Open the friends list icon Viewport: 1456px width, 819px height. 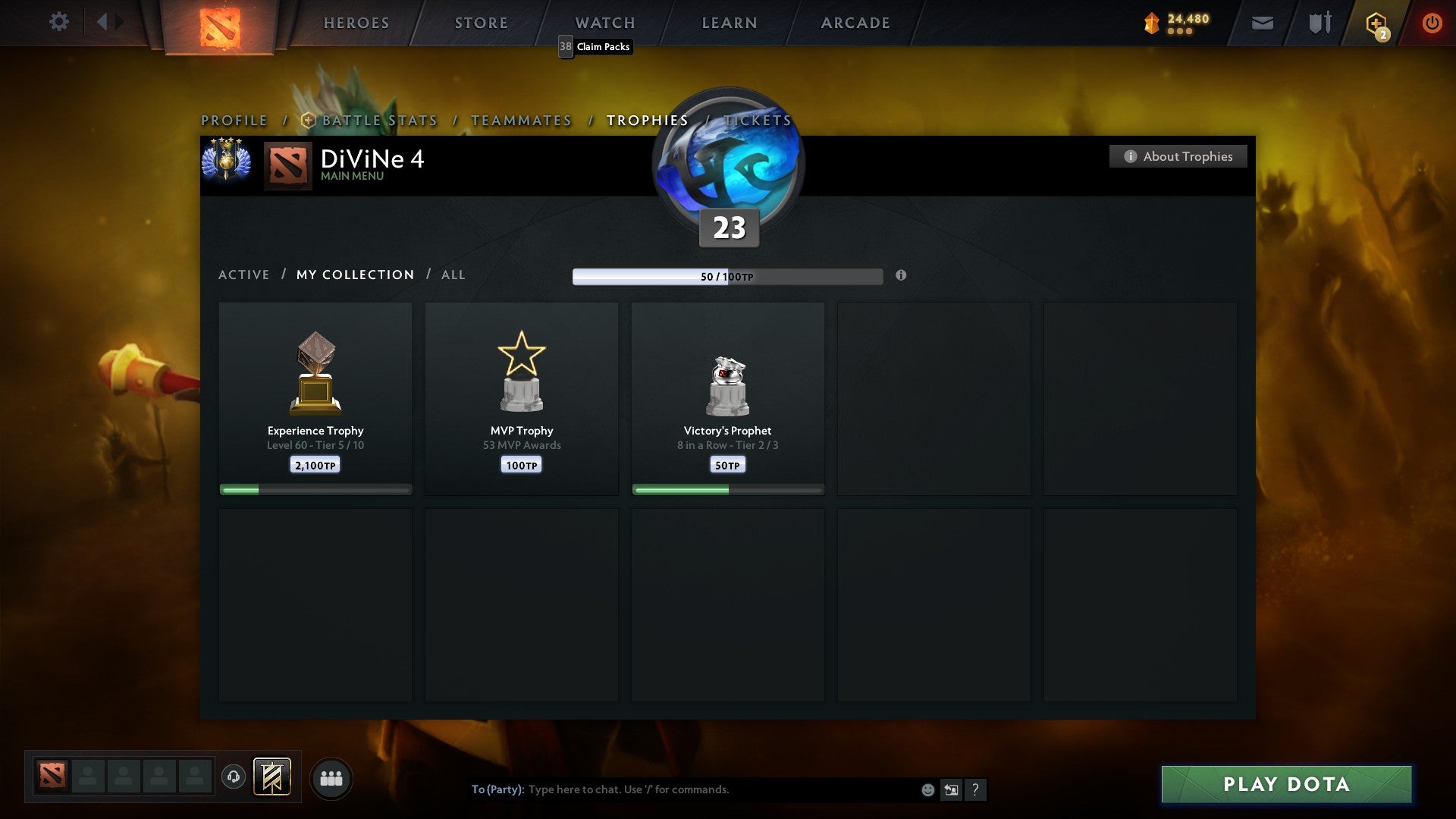(331, 777)
